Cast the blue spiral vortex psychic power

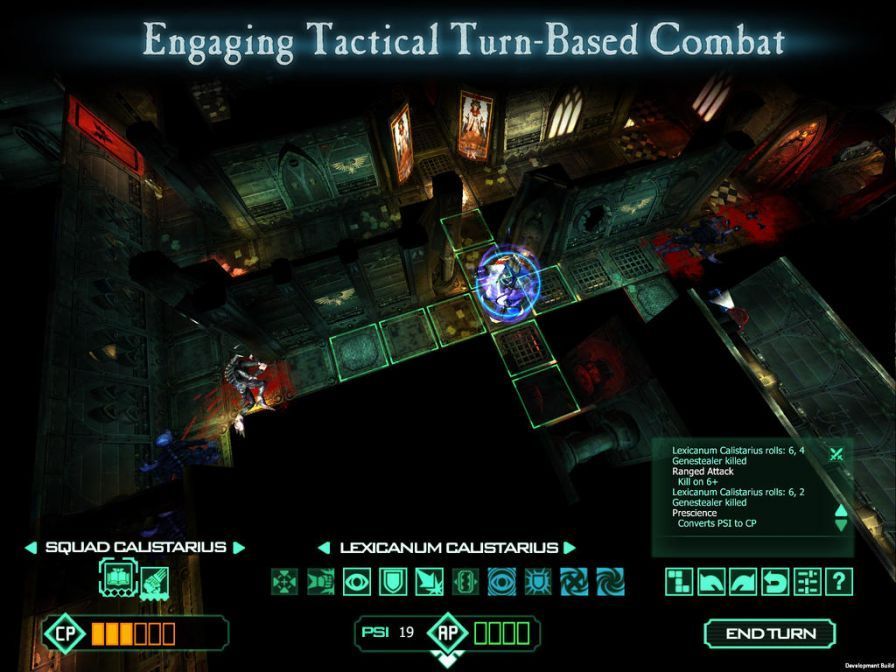point(610,581)
